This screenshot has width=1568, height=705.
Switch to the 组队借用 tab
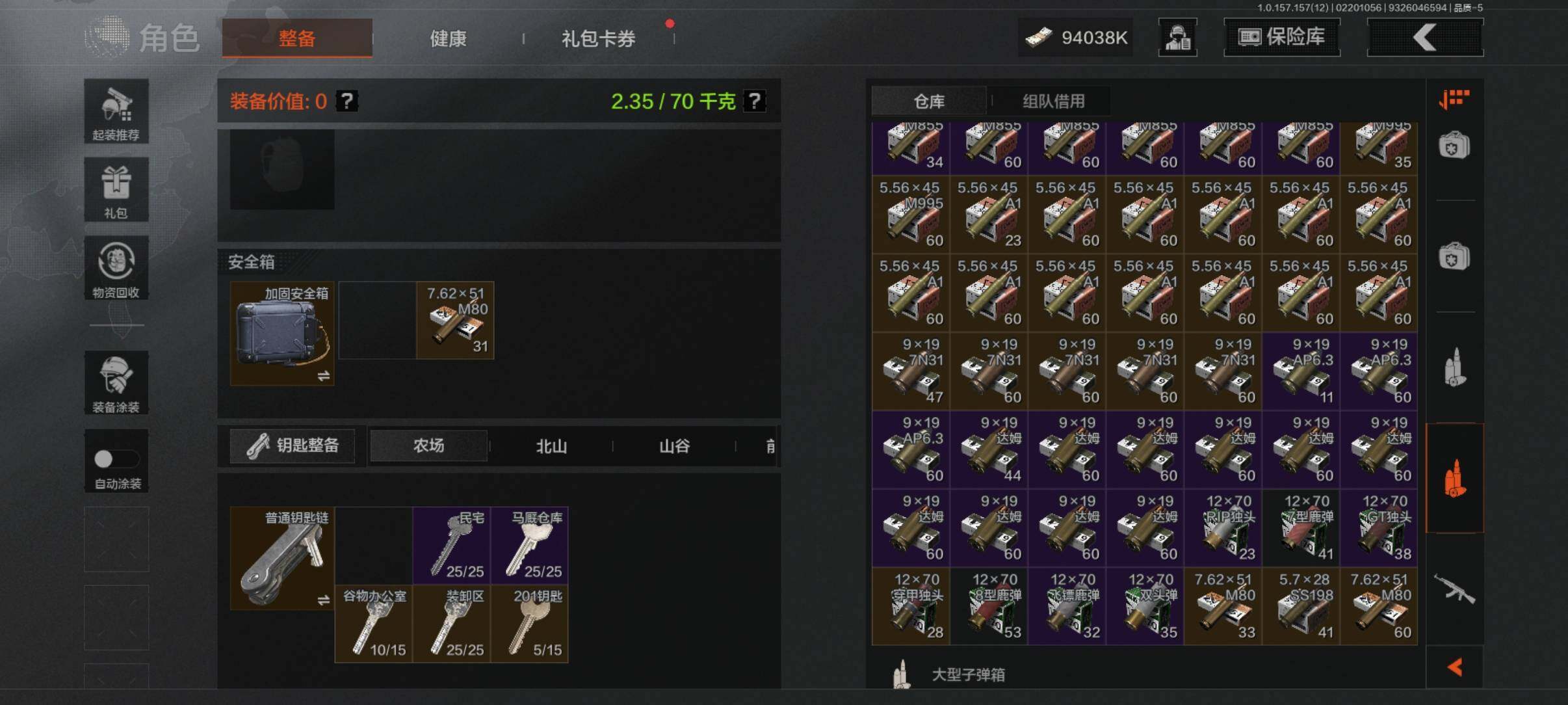pos(1053,101)
